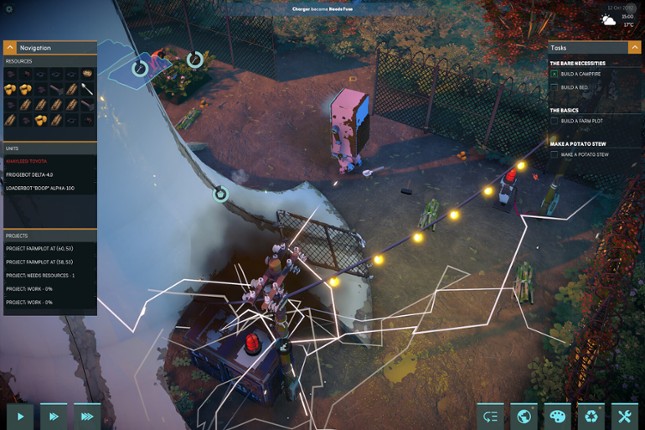Activate triple fast-forward speed
This screenshot has width=645, height=430.
87,415
